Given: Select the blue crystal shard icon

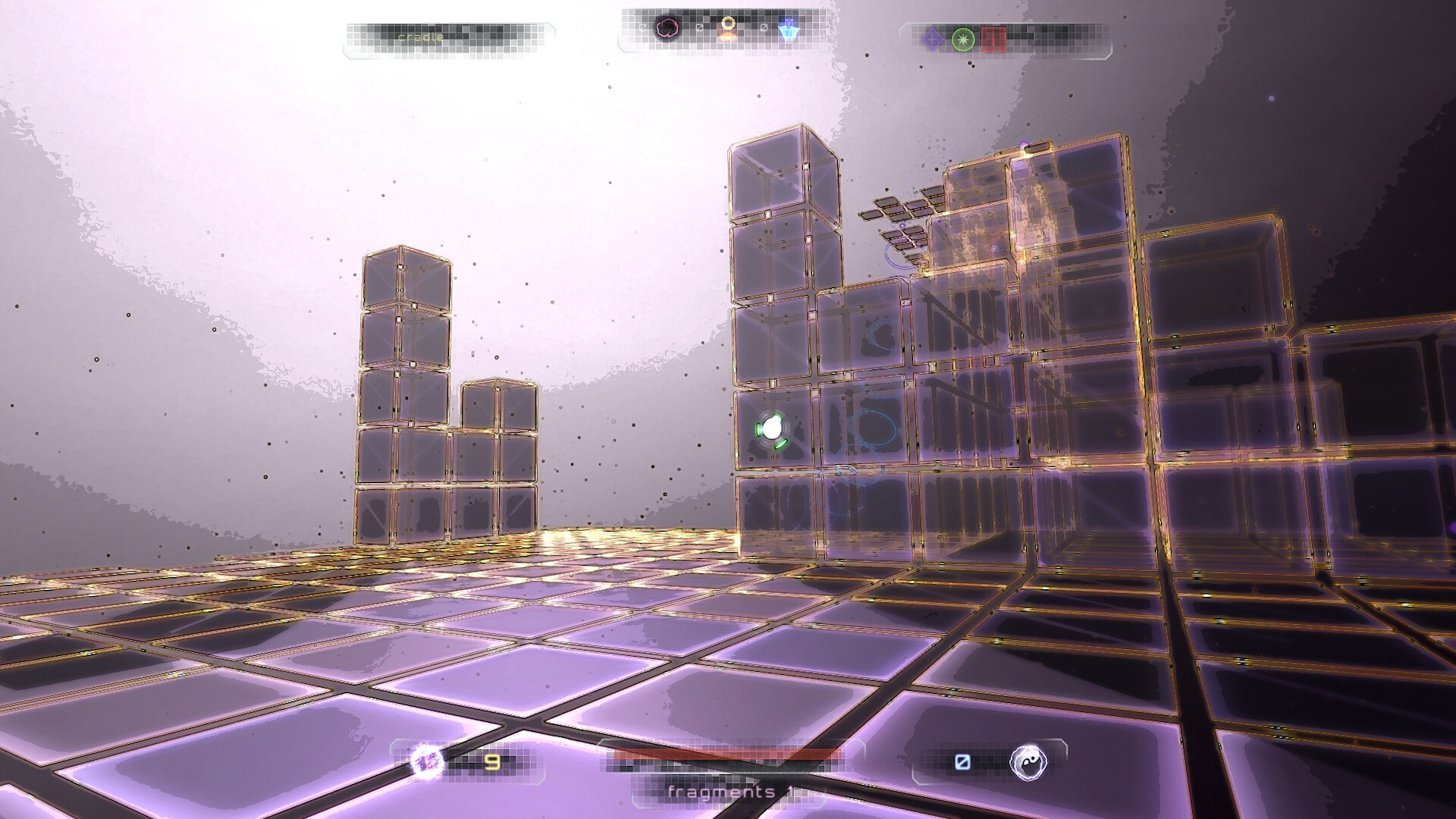Looking at the screenshot, I should [x=787, y=29].
